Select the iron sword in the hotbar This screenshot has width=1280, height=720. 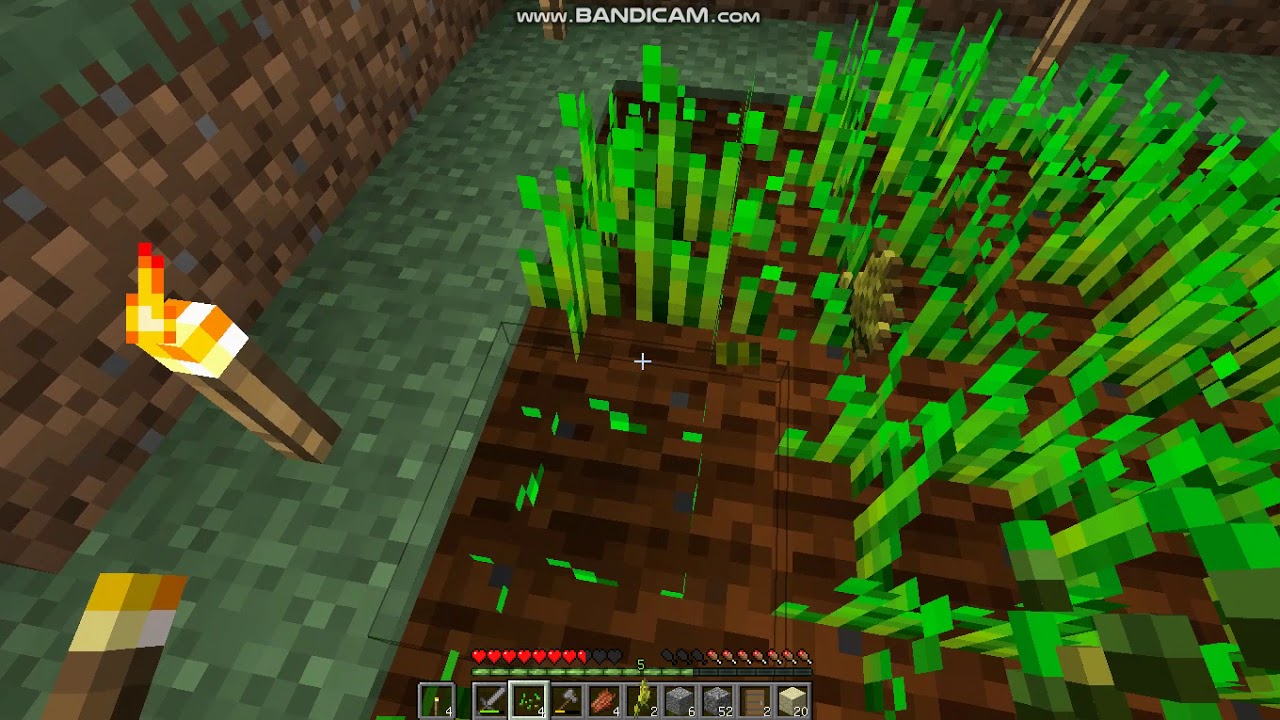click(489, 698)
